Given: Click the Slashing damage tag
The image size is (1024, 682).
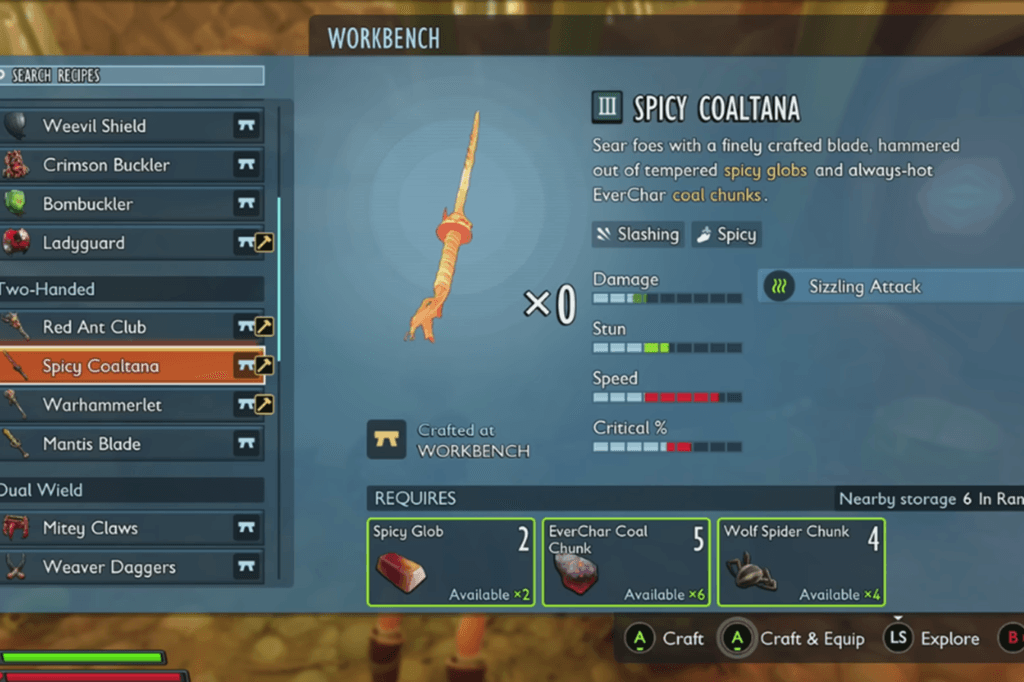Looking at the screenshot, I should click(638, 235).
